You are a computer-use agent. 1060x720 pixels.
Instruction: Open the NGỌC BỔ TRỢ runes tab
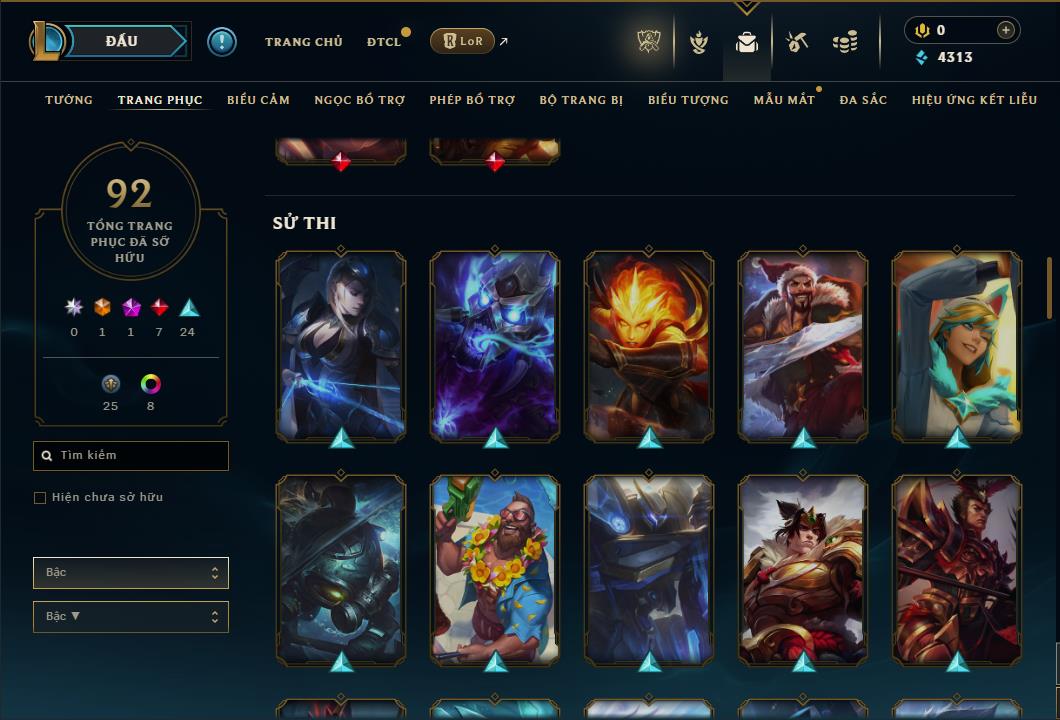(x=359, y=100)
